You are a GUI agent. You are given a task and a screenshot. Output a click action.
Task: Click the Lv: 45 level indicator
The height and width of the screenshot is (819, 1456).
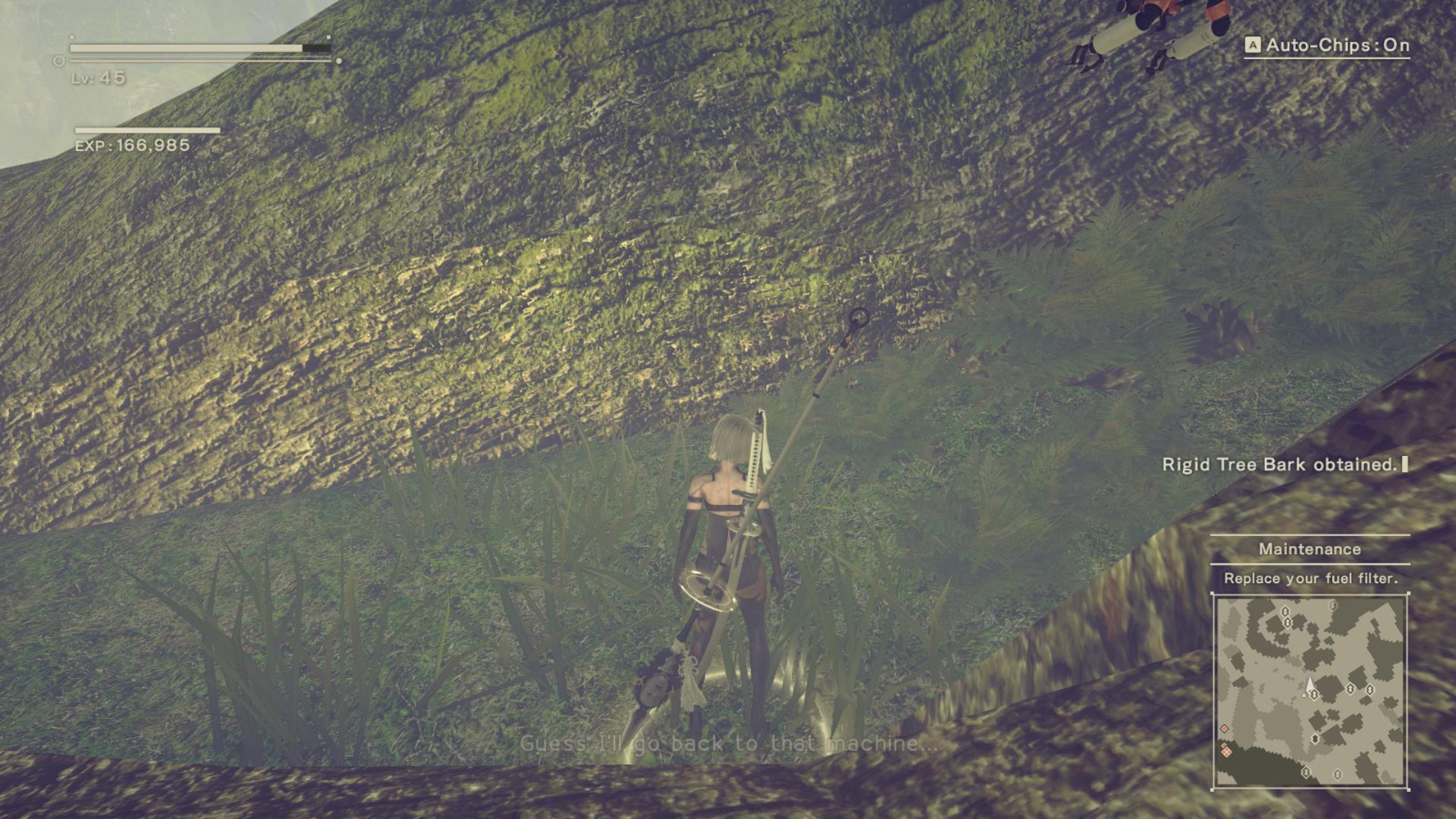tap(97, 77)
